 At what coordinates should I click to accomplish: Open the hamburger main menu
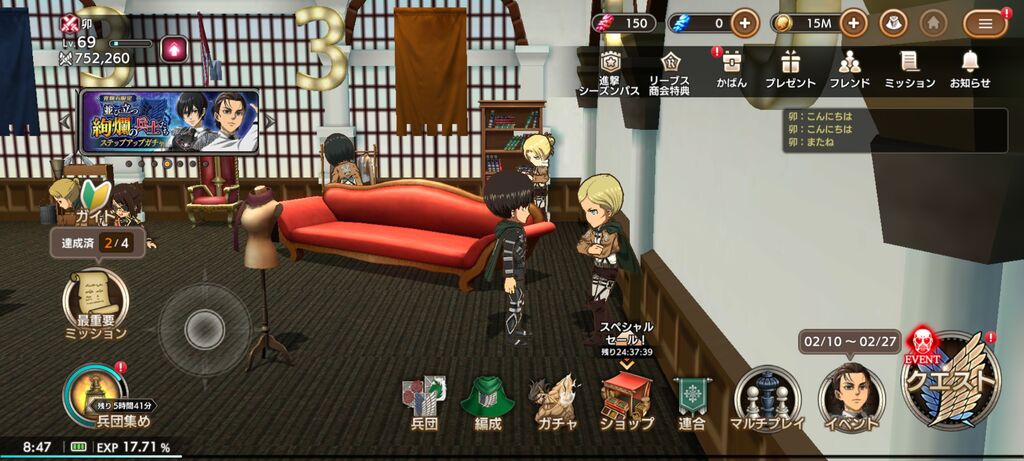point(985,23)
